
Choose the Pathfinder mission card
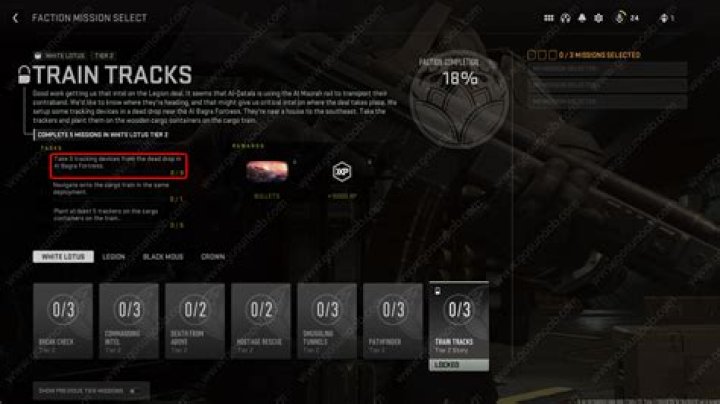[393, 319]
